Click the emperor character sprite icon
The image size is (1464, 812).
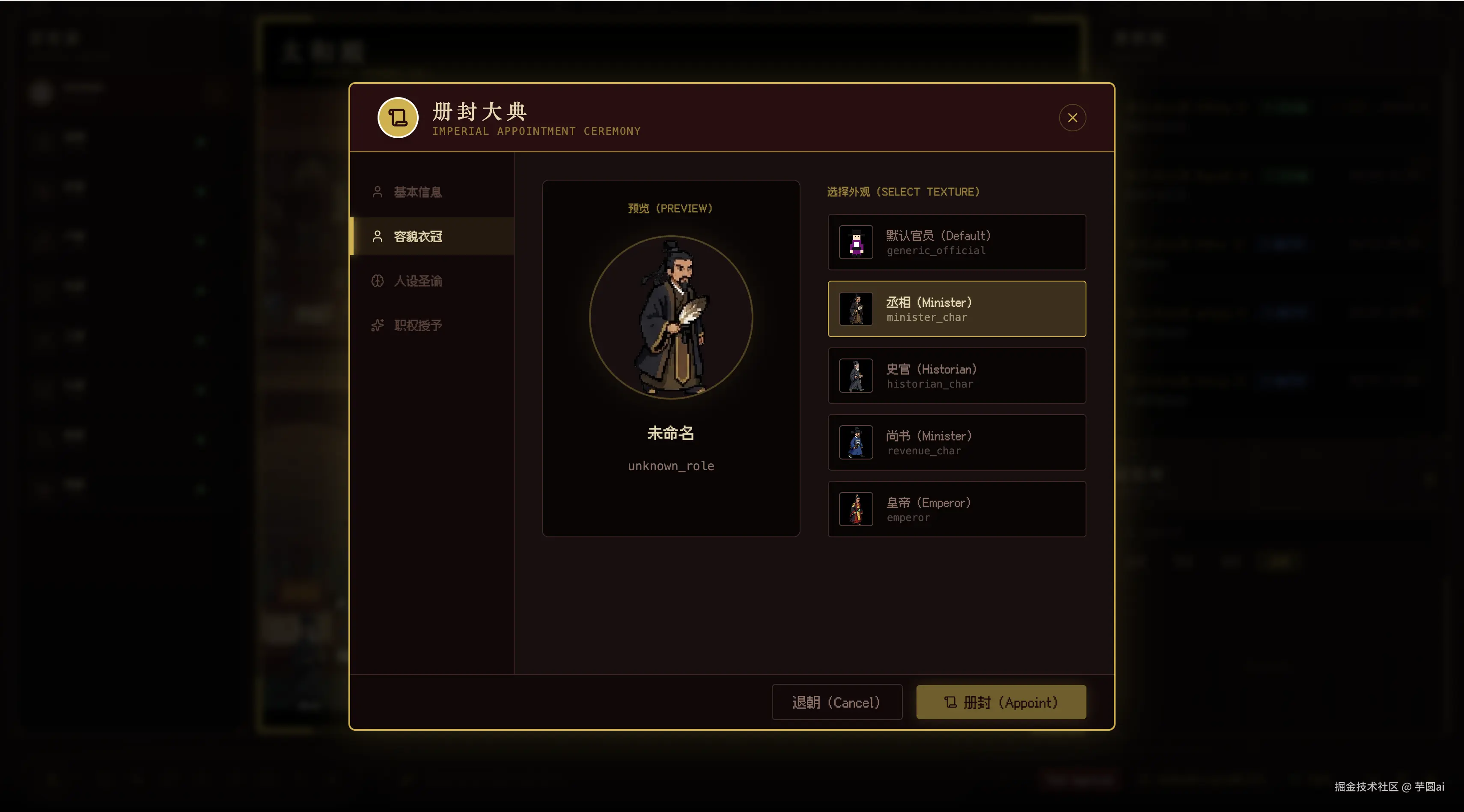855,510
